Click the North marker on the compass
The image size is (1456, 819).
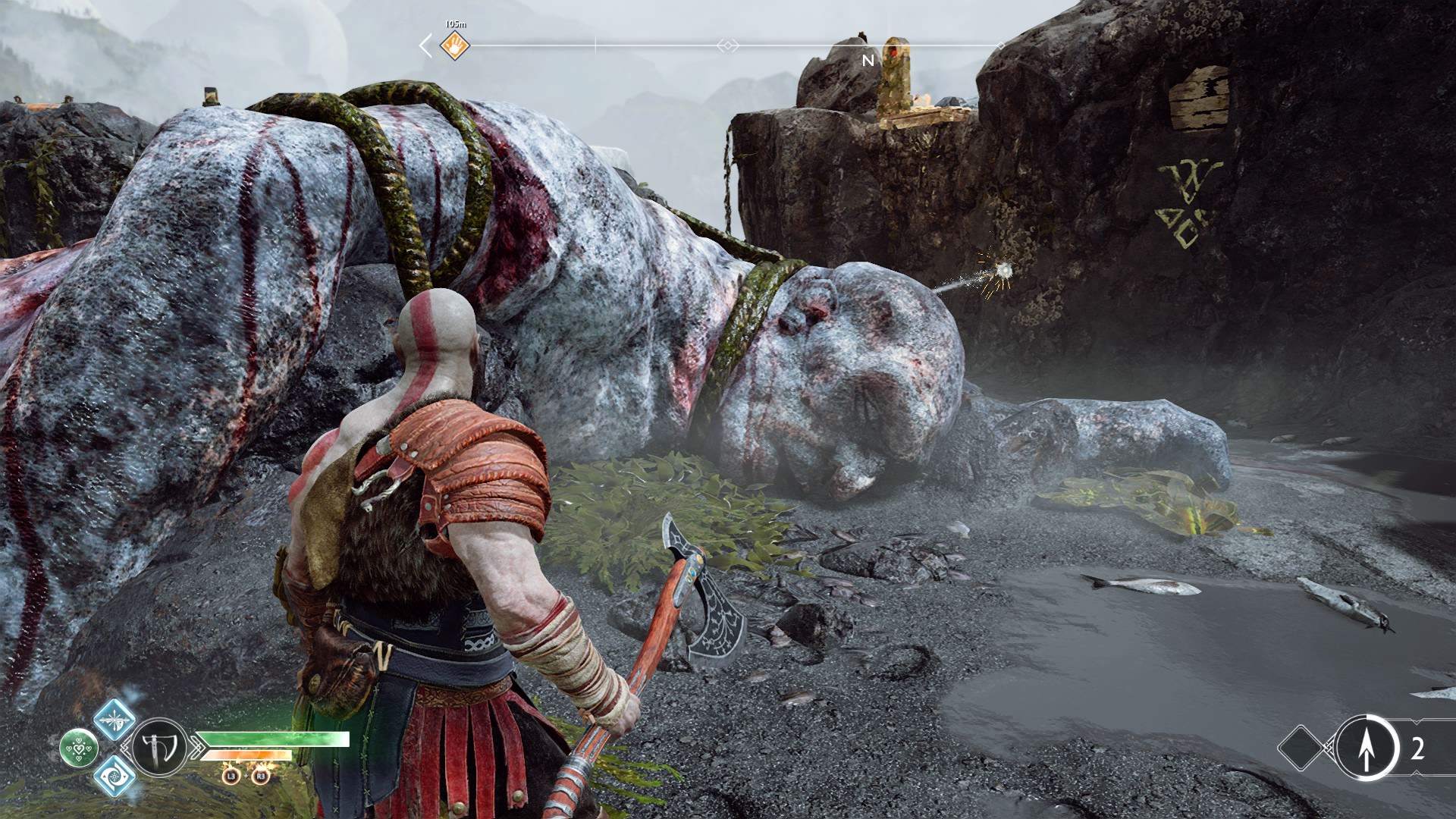[x=868, y=60]
